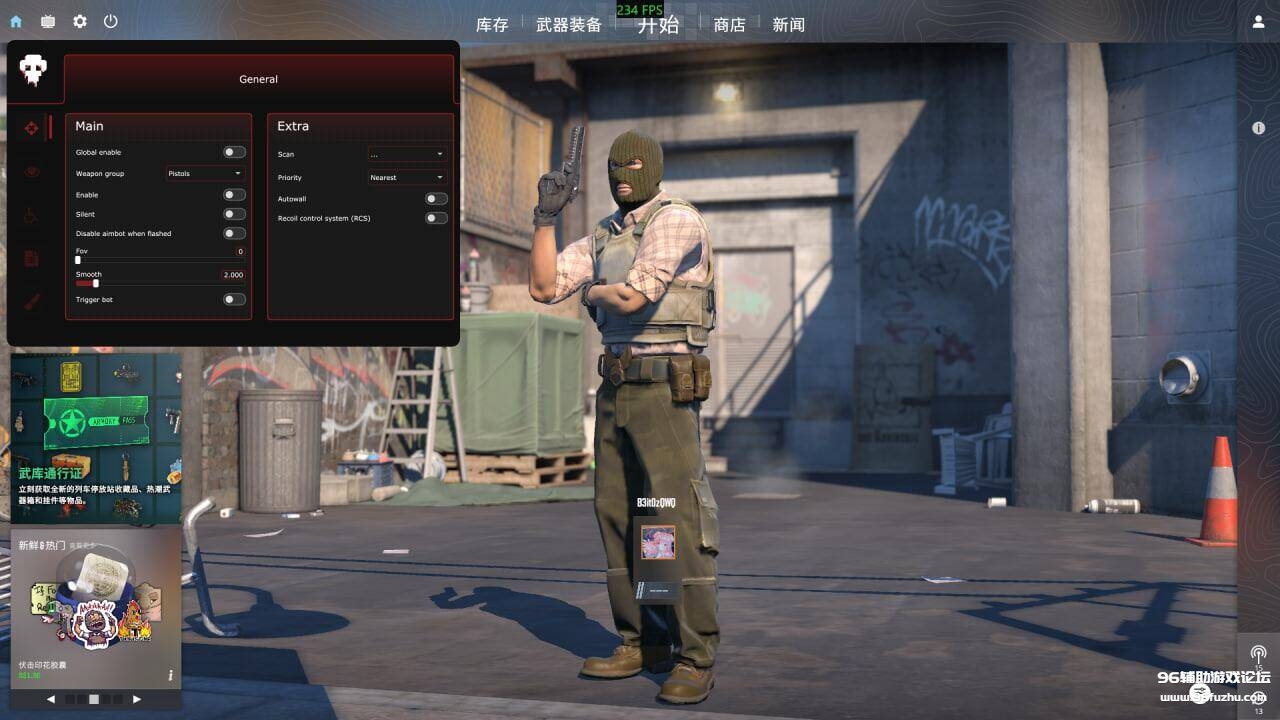Open the 武库通行证 Armory Pass banner
The image size is (1280, 720).
(x=96, y=437)
